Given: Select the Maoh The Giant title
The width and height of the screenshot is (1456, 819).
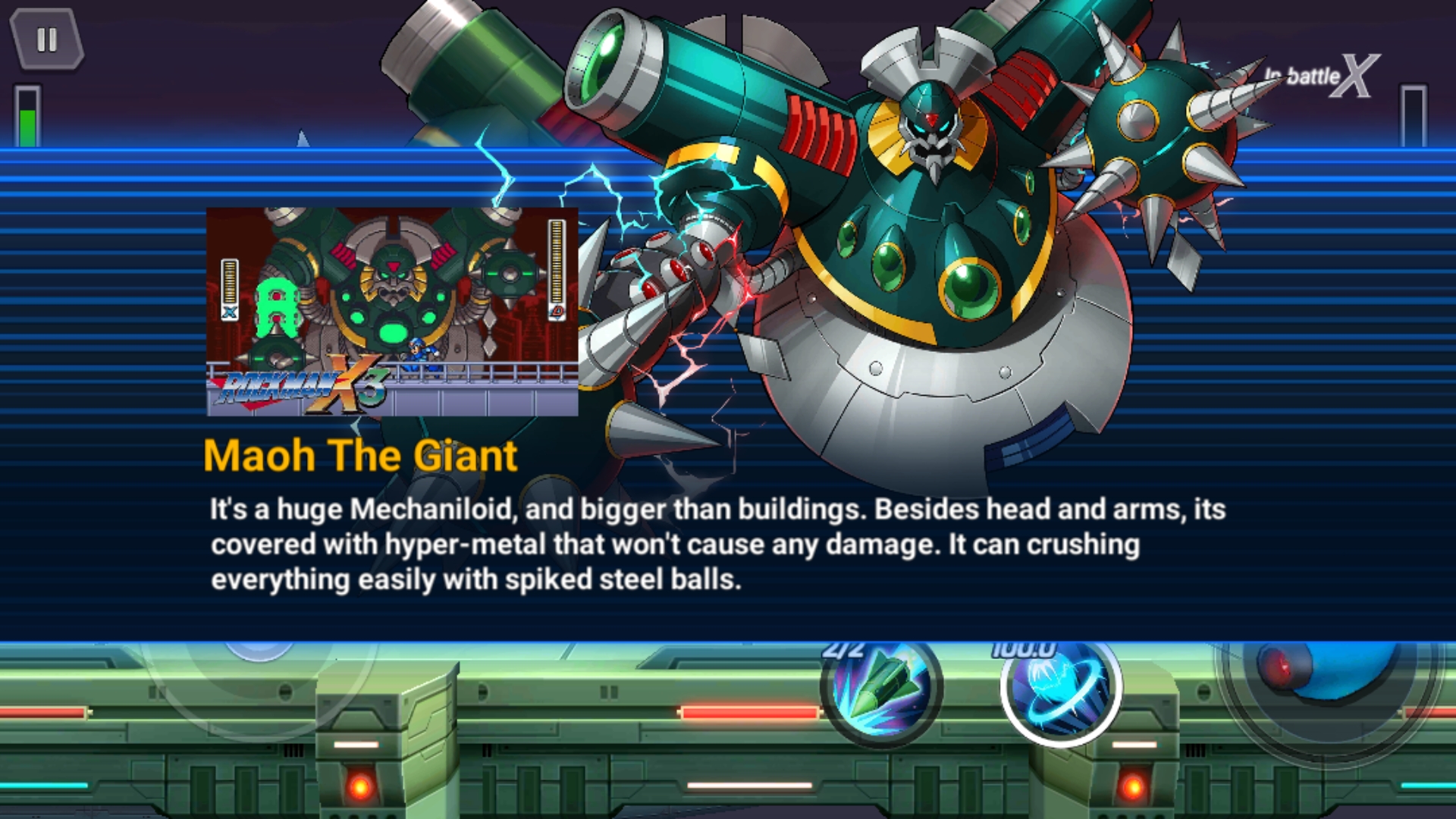Looking at the screenshot, I should pos(360,455).
